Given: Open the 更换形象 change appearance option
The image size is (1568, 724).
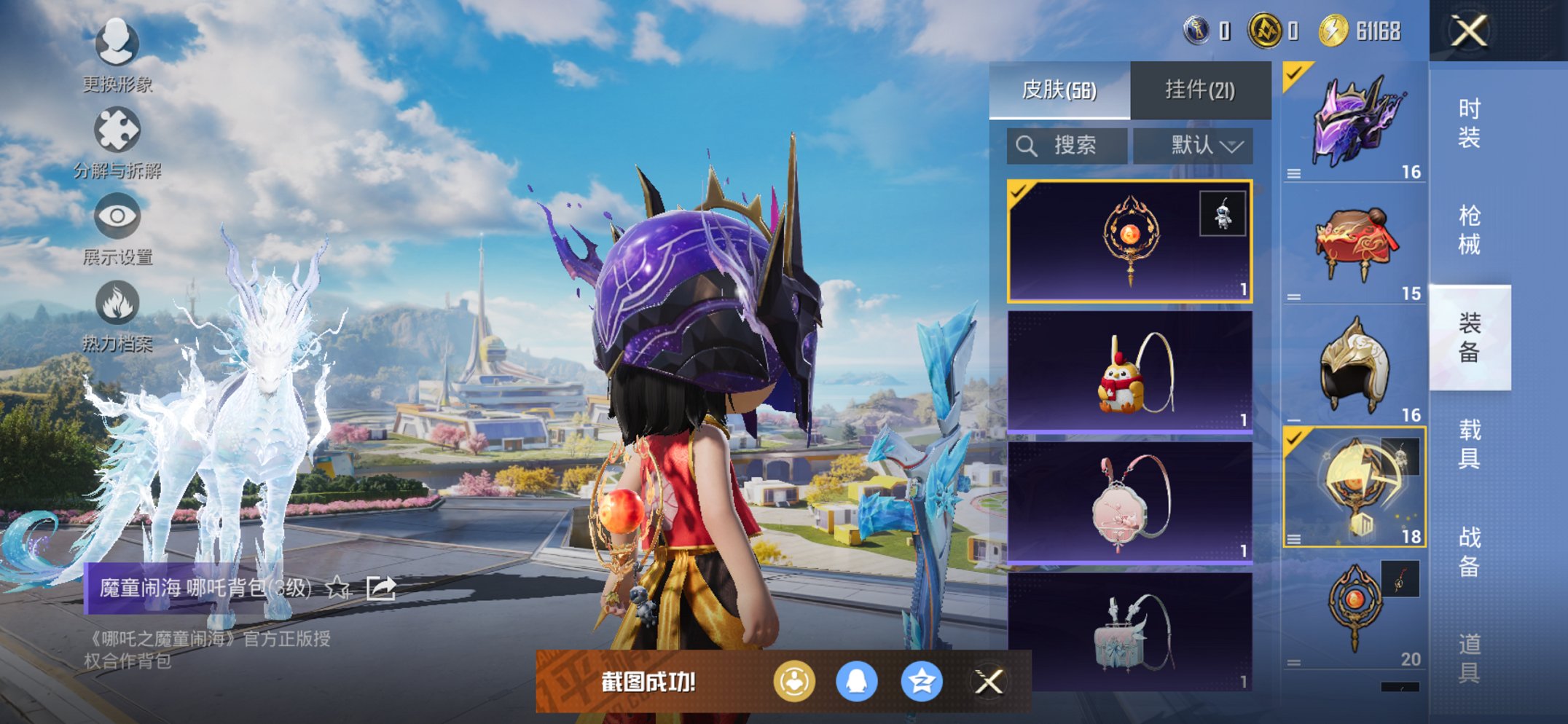Looking at the screenshot, I should coord(117,54).
